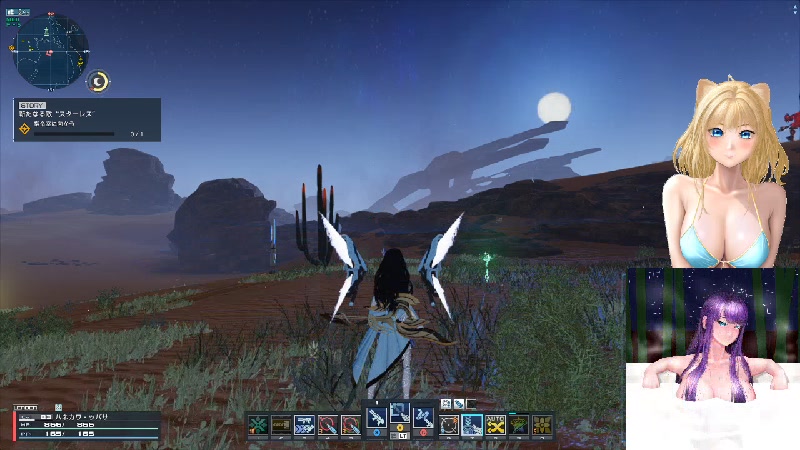This screenshot has width=800, height=450.
Task: Click the gold flower icon at hotbar's end
Action: (542, 425)
